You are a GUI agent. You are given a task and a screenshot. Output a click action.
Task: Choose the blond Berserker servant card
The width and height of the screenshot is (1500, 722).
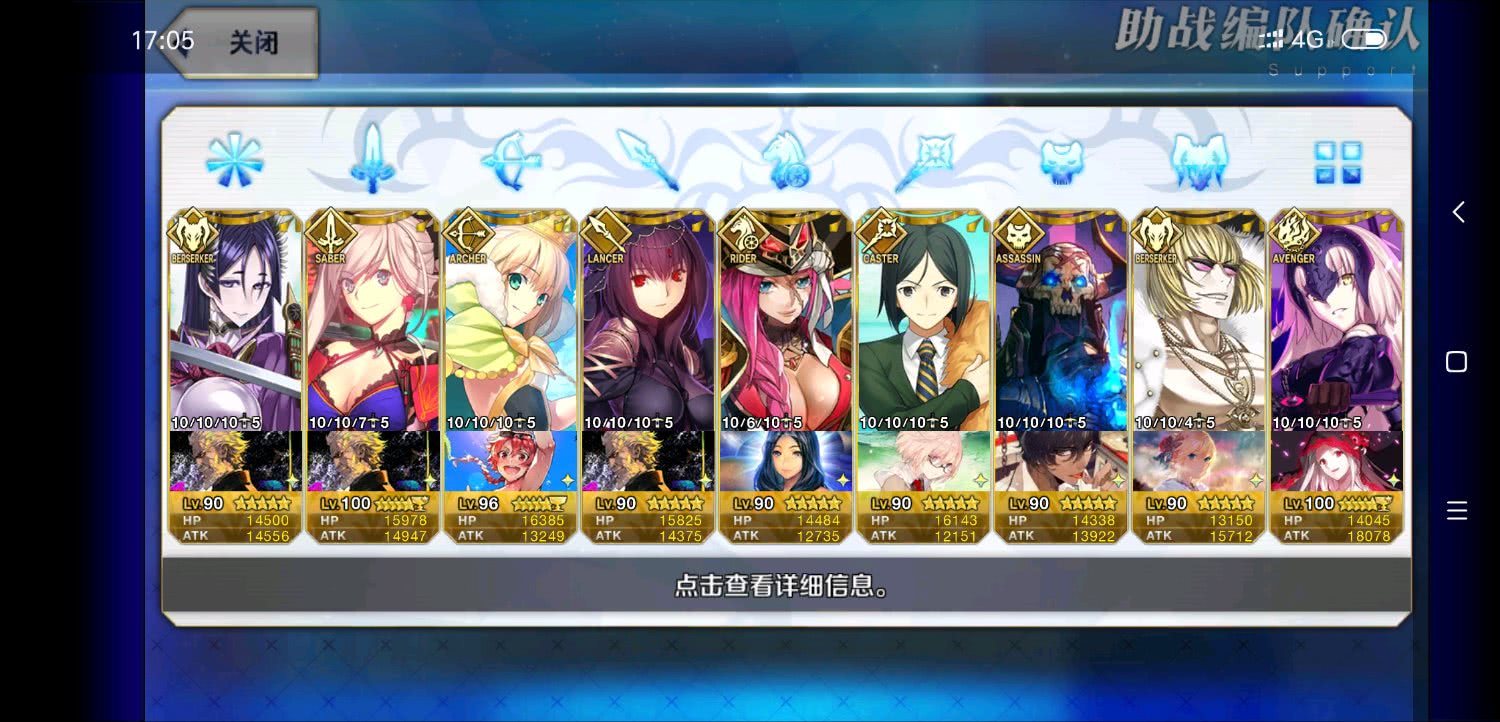(1198, 330)
